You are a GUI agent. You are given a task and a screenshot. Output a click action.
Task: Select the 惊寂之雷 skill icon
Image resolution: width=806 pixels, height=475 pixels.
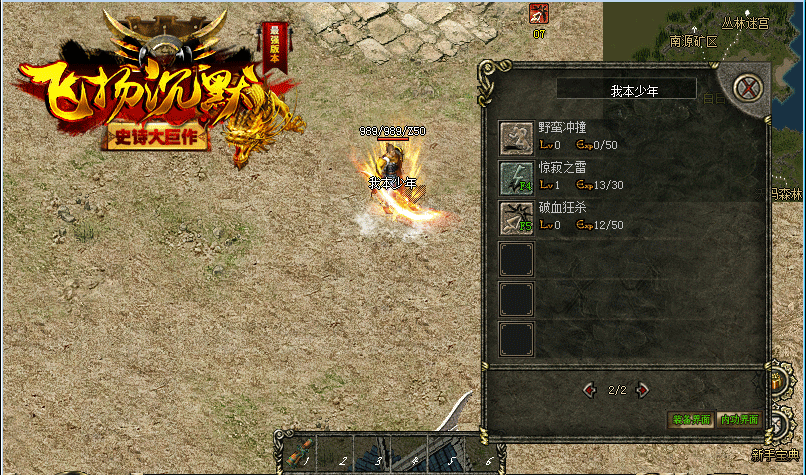[x=517, y=177]
